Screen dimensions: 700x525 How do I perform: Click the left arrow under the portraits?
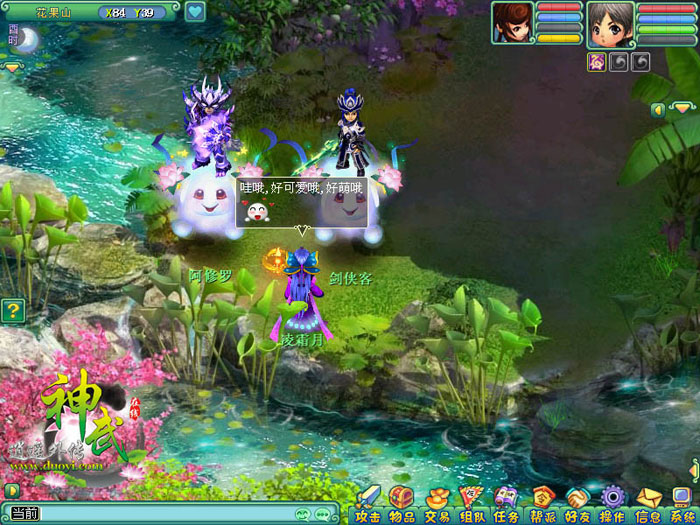pyautogui.click(x=657, y=109)
